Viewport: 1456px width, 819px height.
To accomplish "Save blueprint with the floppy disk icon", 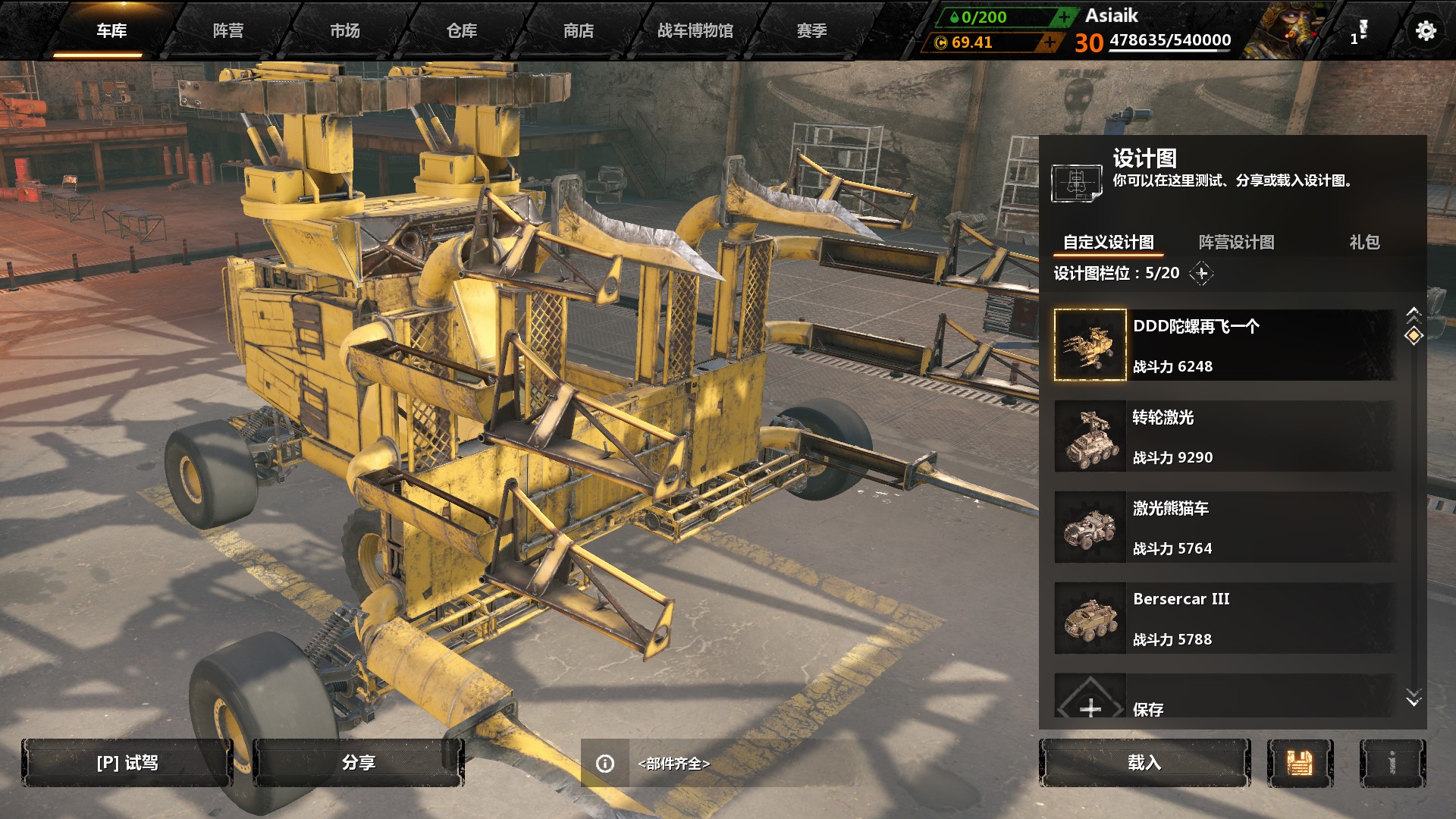I will point(1300,763).
